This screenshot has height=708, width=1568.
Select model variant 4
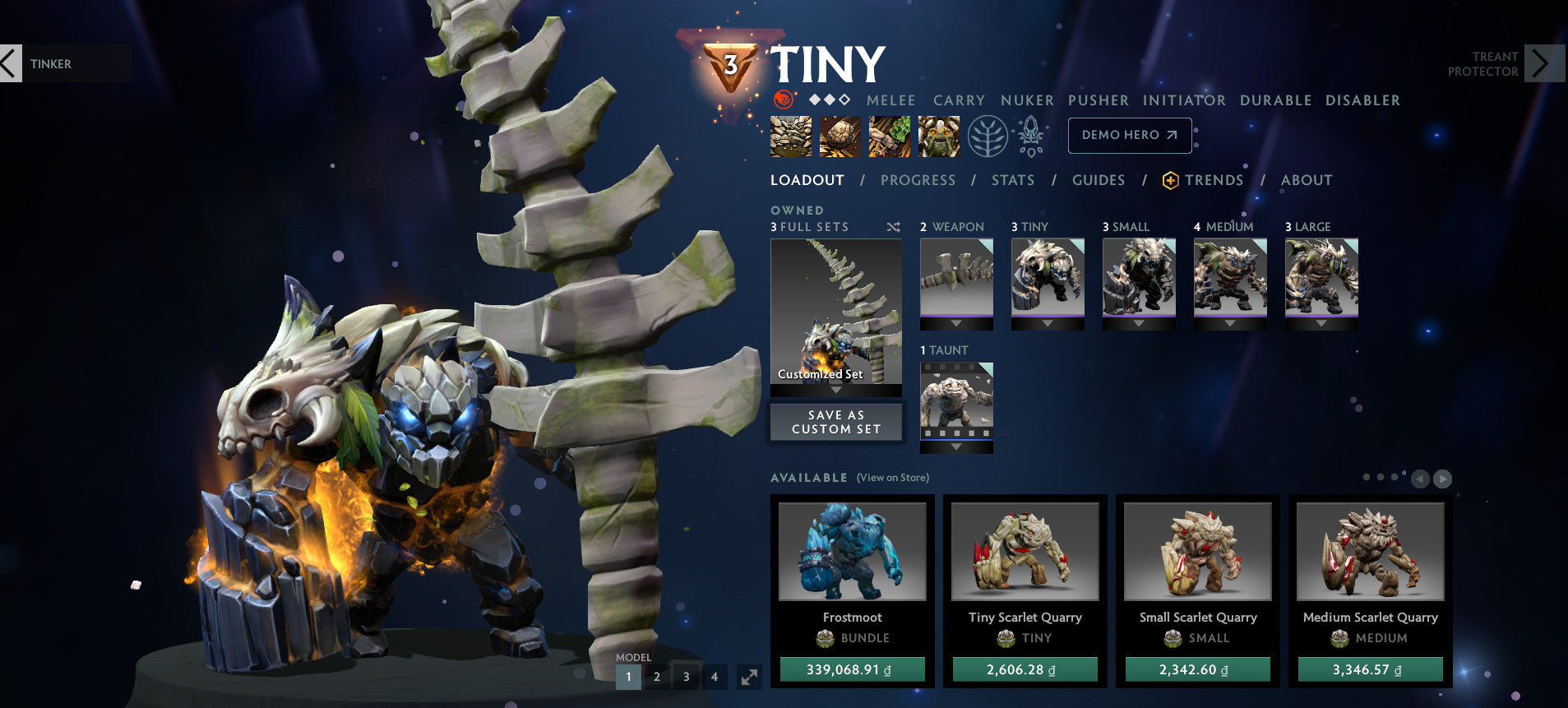click(715, 677)
